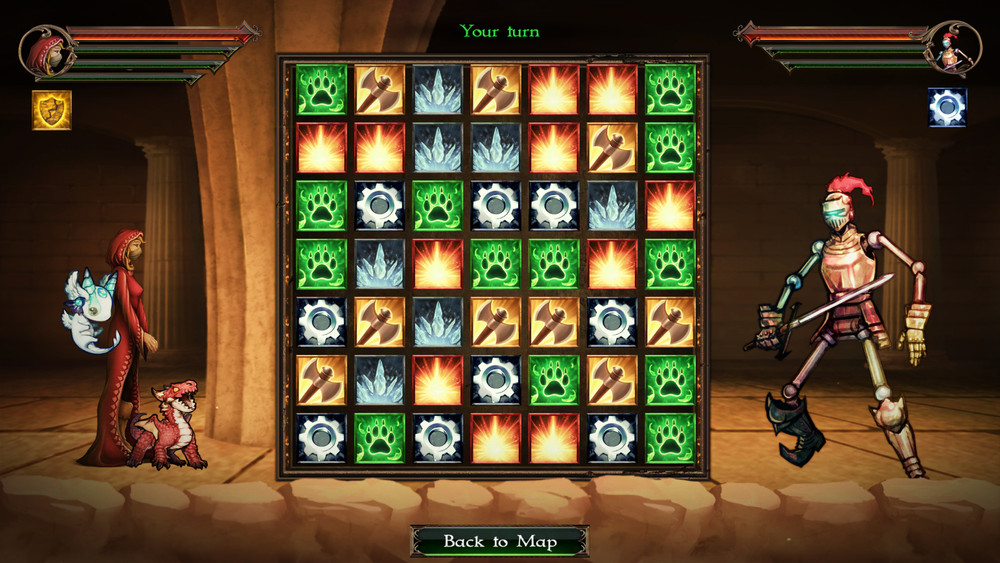Screen dimensions: 1000x563
Task: Activate the golden shield ability icon
Action: coord(51,110)
